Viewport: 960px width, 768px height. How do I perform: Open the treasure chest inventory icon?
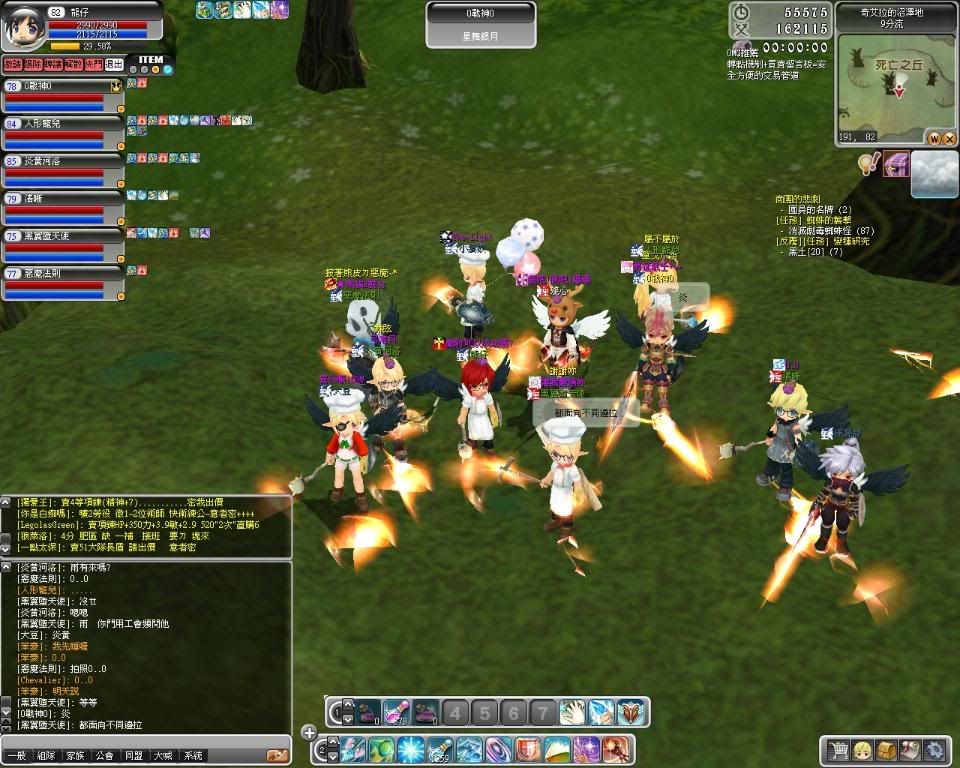(886, 749)
